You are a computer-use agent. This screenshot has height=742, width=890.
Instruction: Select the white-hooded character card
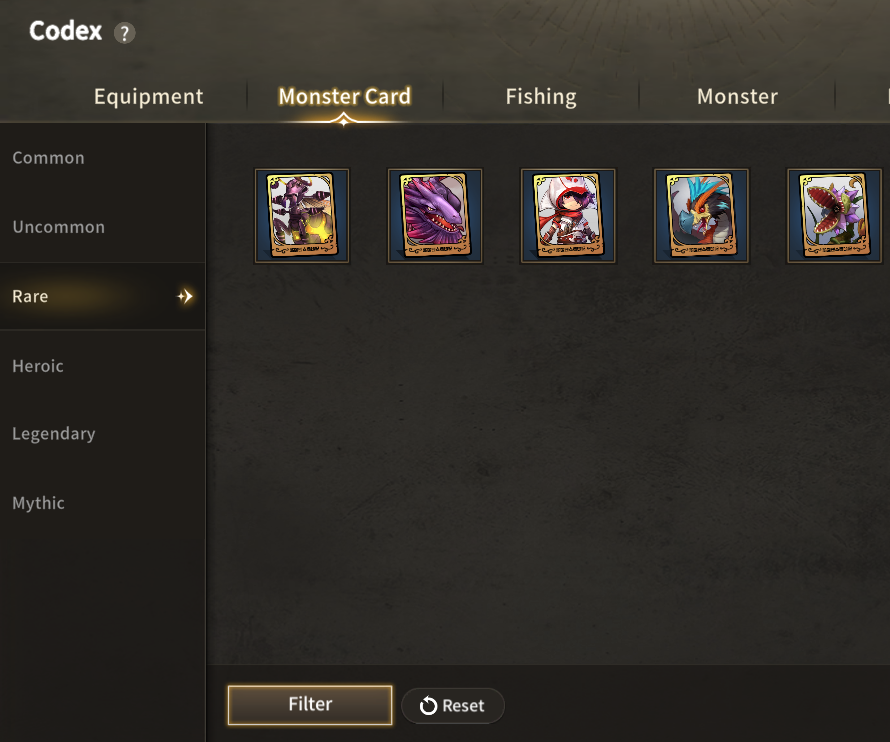[x=568, y=216]
